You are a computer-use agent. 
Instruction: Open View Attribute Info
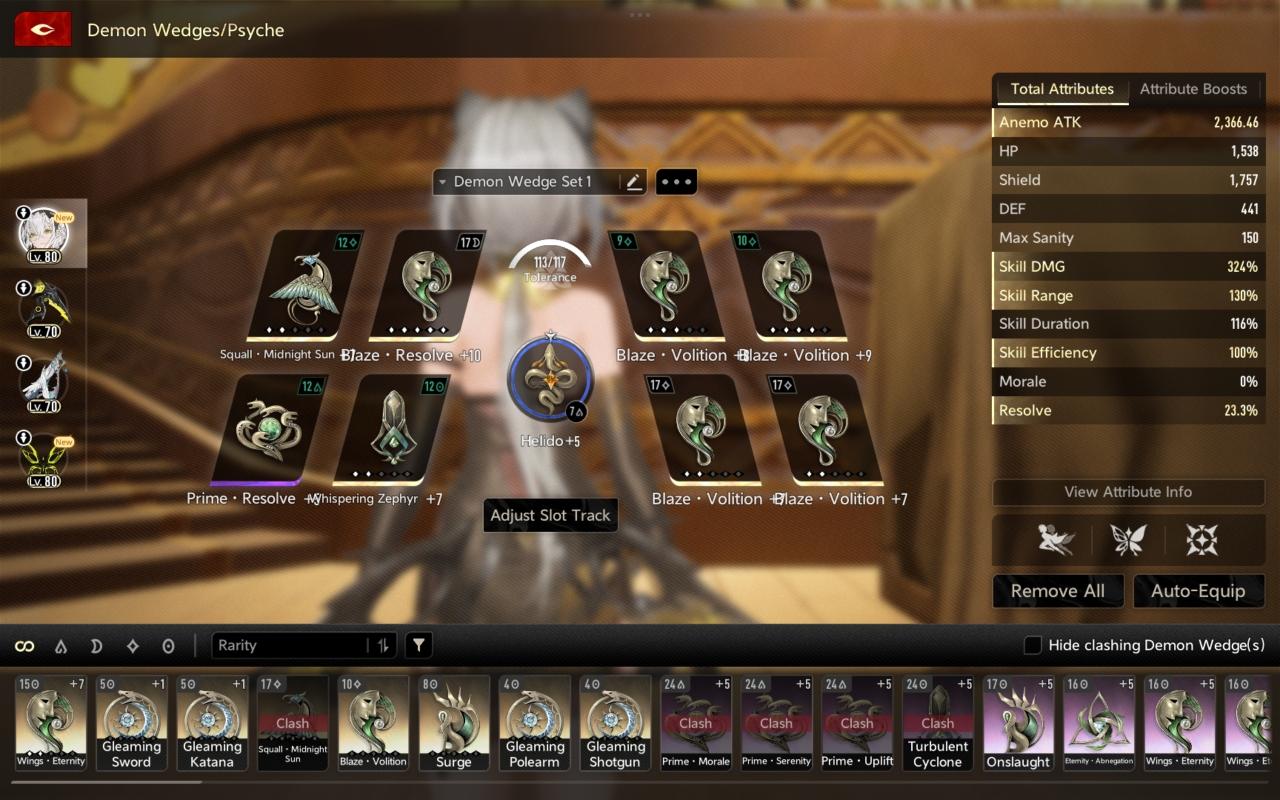(x=1128, y=492)
